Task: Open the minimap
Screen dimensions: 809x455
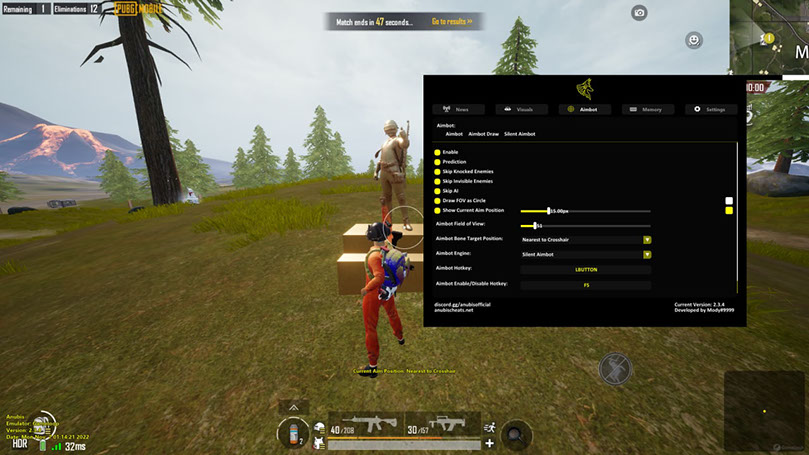Action: [770, 40]
